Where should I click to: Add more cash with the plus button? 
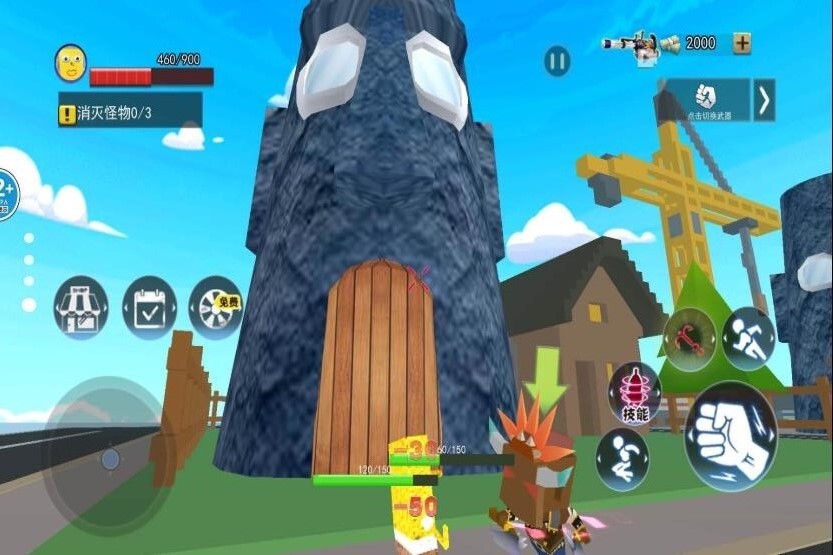pyautogui.click(x=742, y=43)
